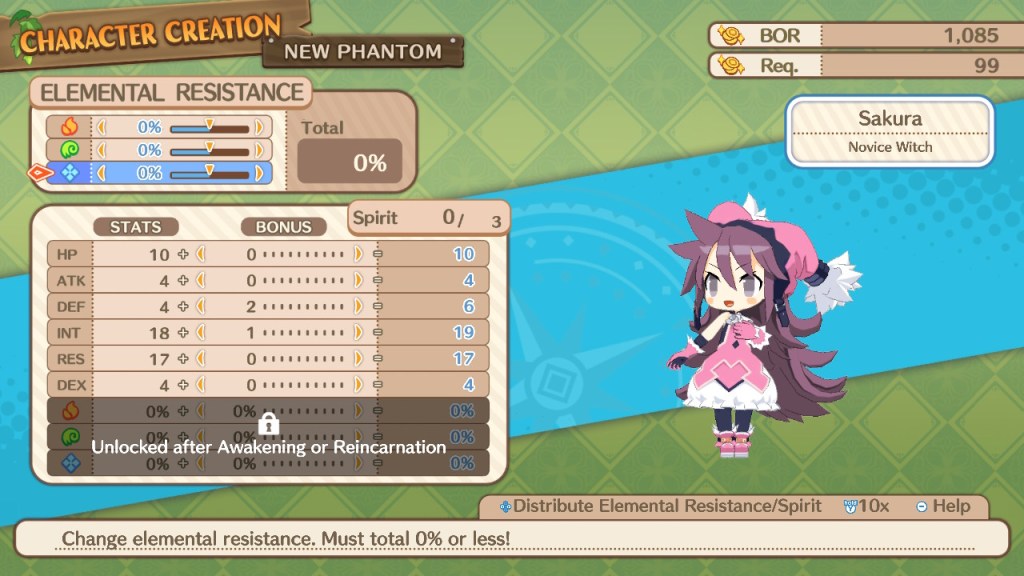
Task: Raise the INT bonus with right arrow
Action: pos(358,332)
